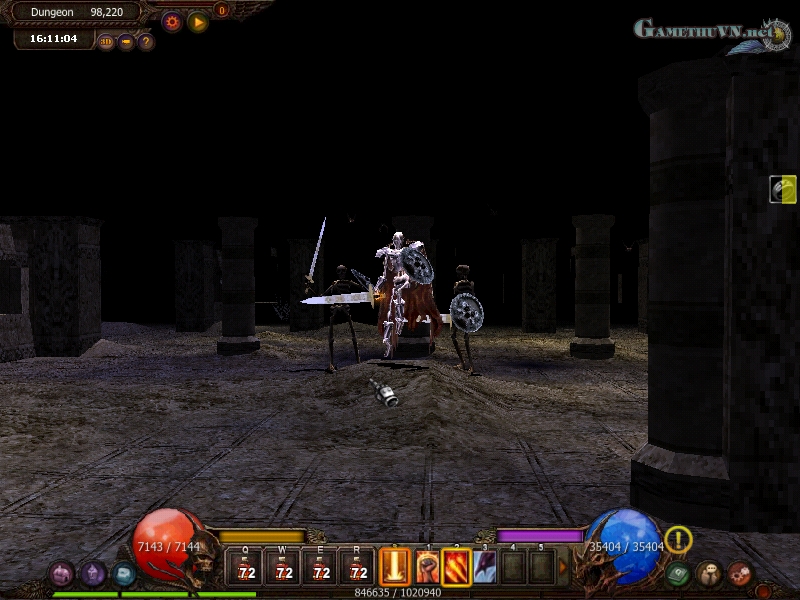The image size is (800, 600).
Task: Open the purple round menu button
Action: click(93, 574)
